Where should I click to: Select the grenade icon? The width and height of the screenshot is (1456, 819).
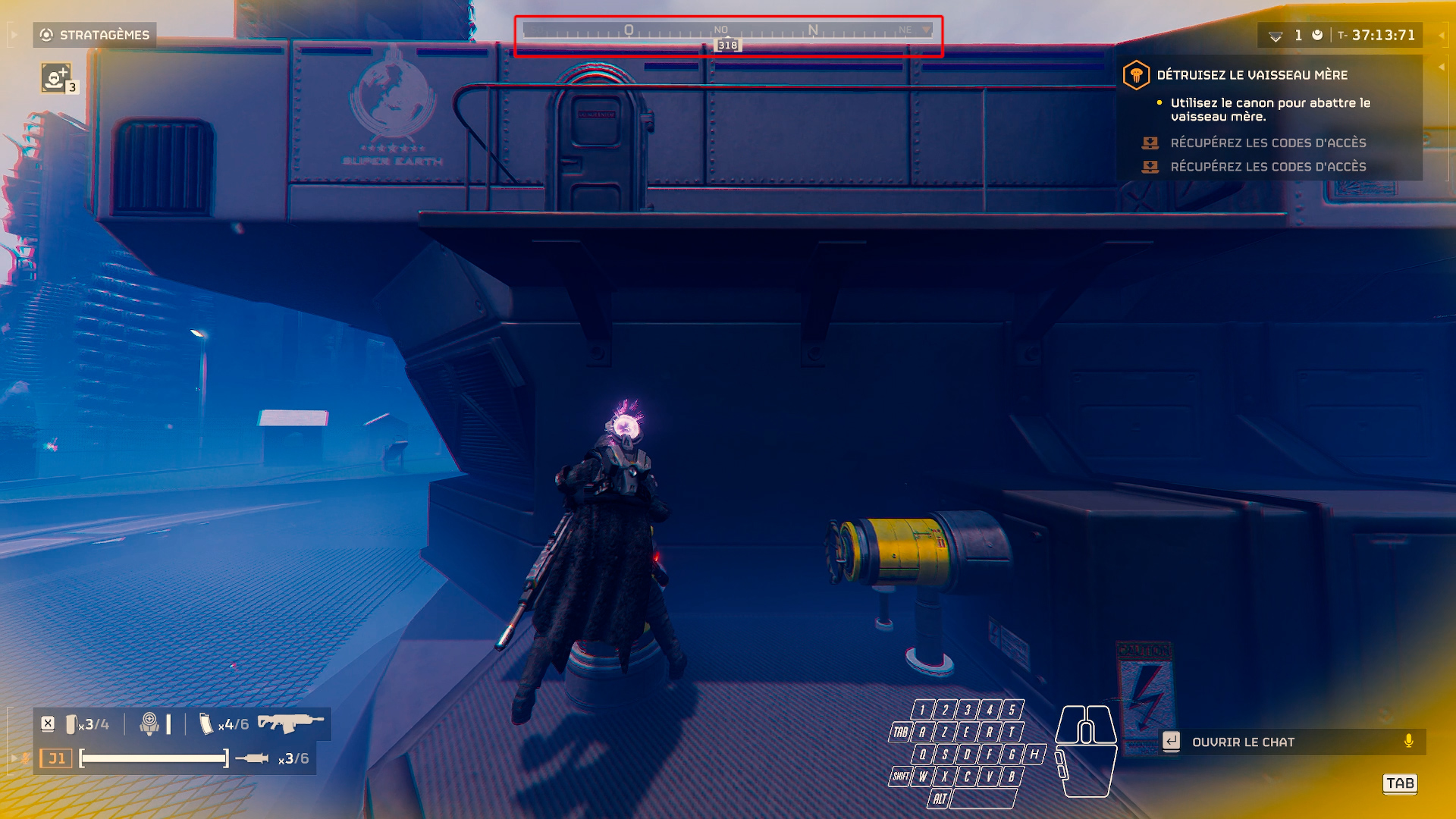point(149,723)
